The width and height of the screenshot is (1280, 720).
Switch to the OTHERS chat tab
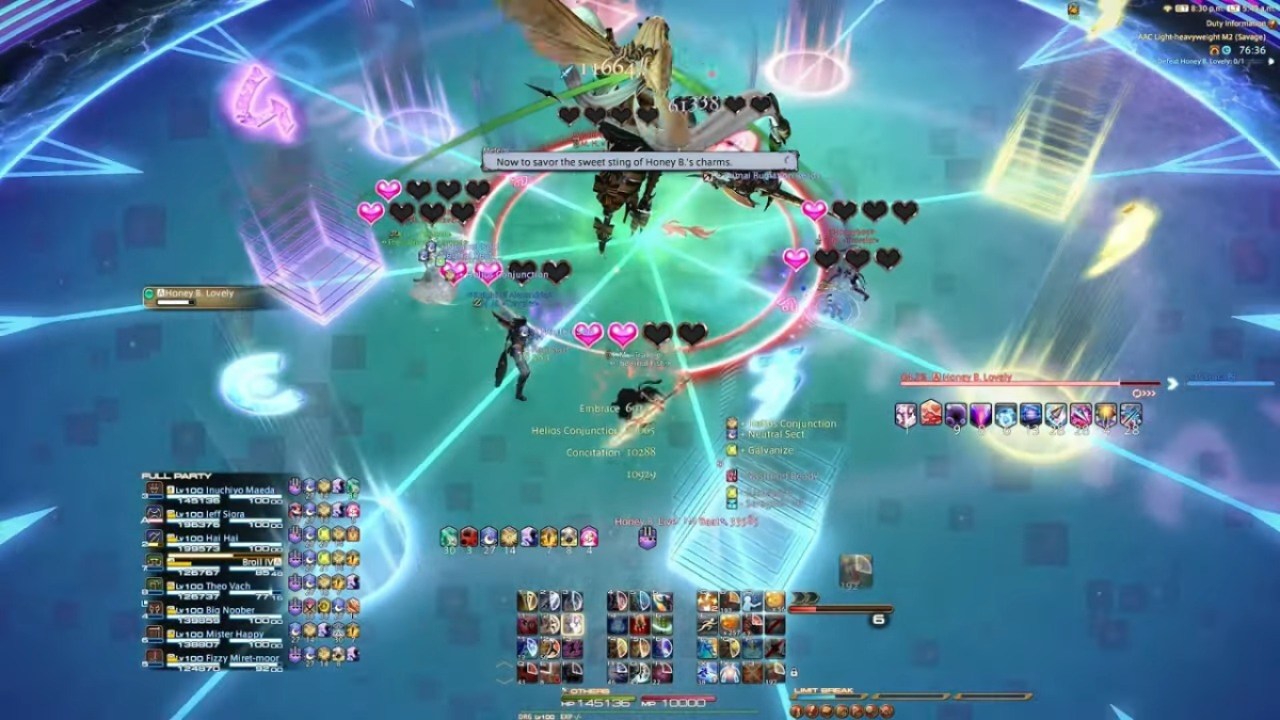point(585,691)
